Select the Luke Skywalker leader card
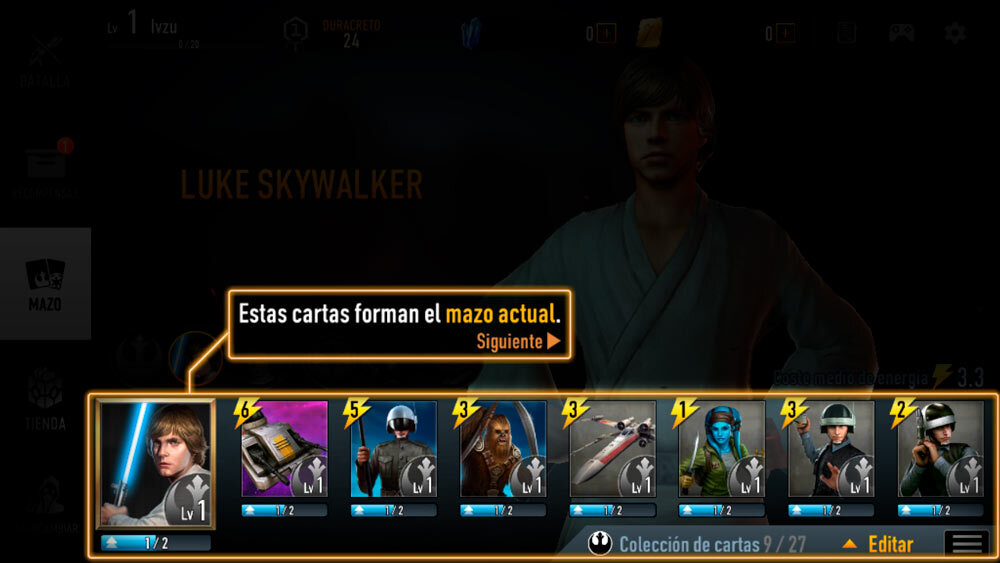Image resolution: width=1000 pixels, height=563 pixels. tap(155, 464)
